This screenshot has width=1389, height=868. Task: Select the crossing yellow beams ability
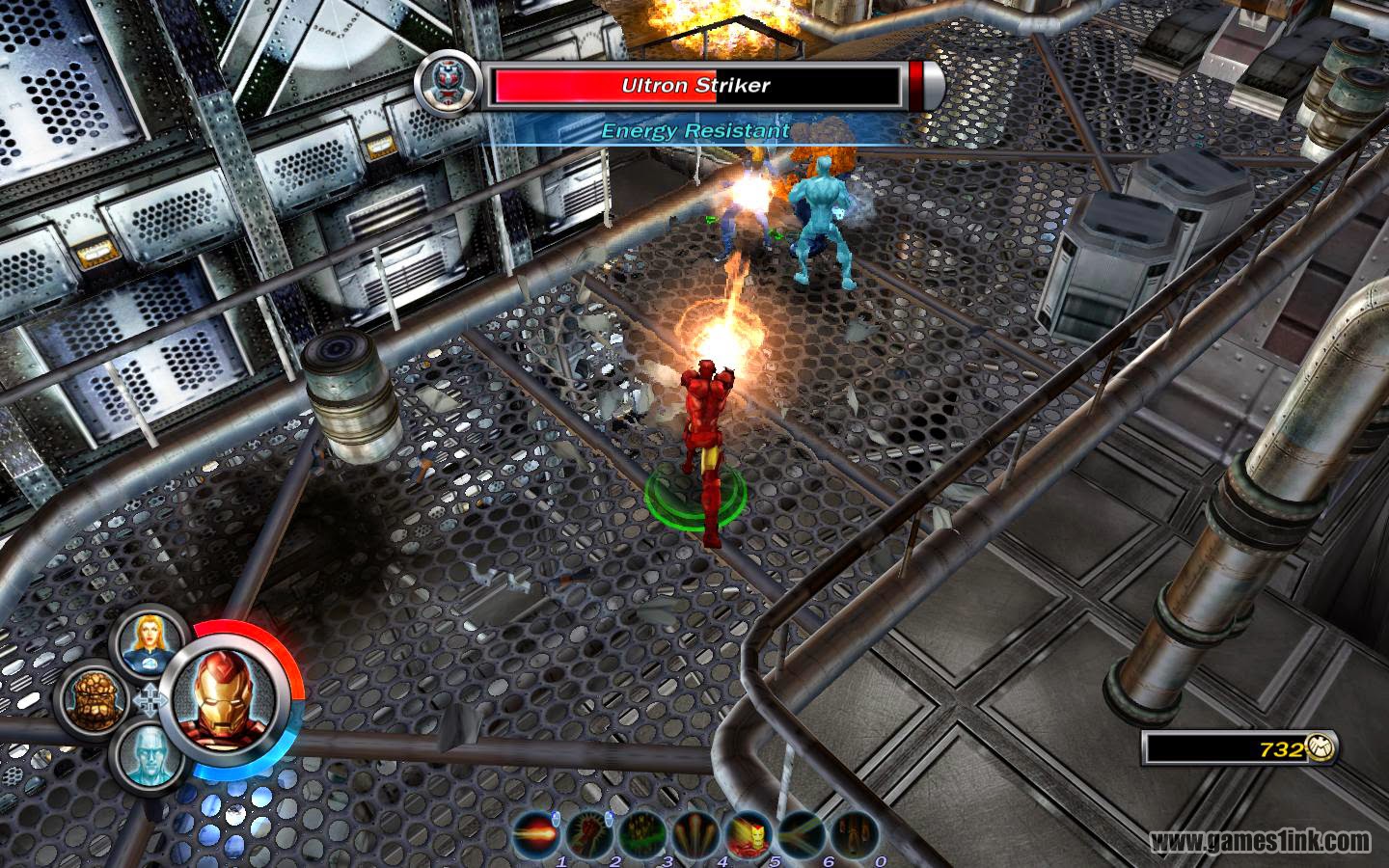(x=802, y=832)
